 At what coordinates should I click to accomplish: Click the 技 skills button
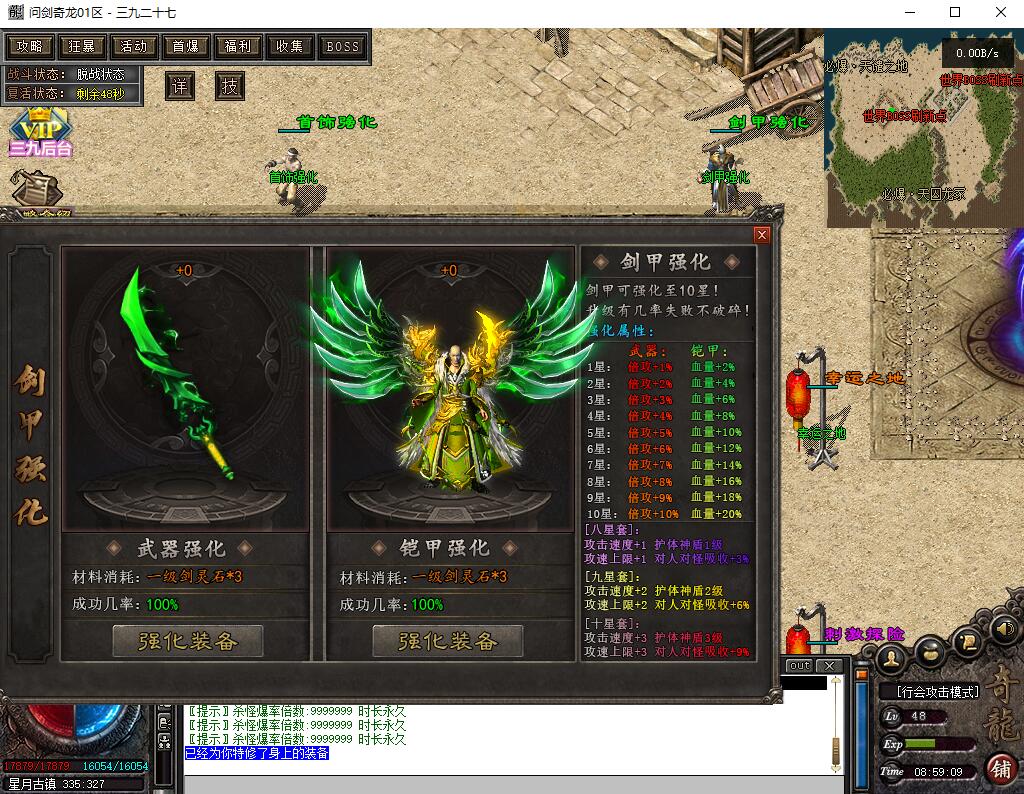230,87
